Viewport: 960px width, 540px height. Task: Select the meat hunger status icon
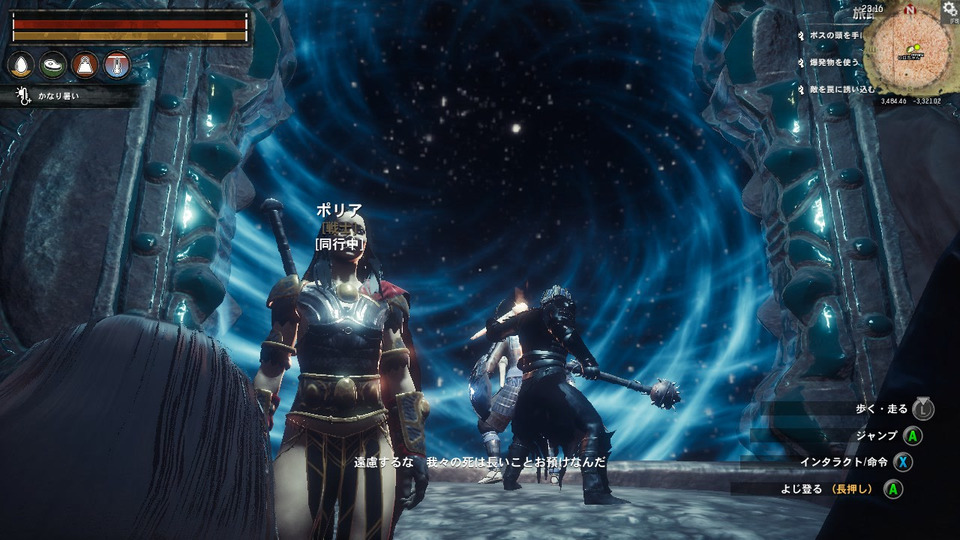point(53,66)
